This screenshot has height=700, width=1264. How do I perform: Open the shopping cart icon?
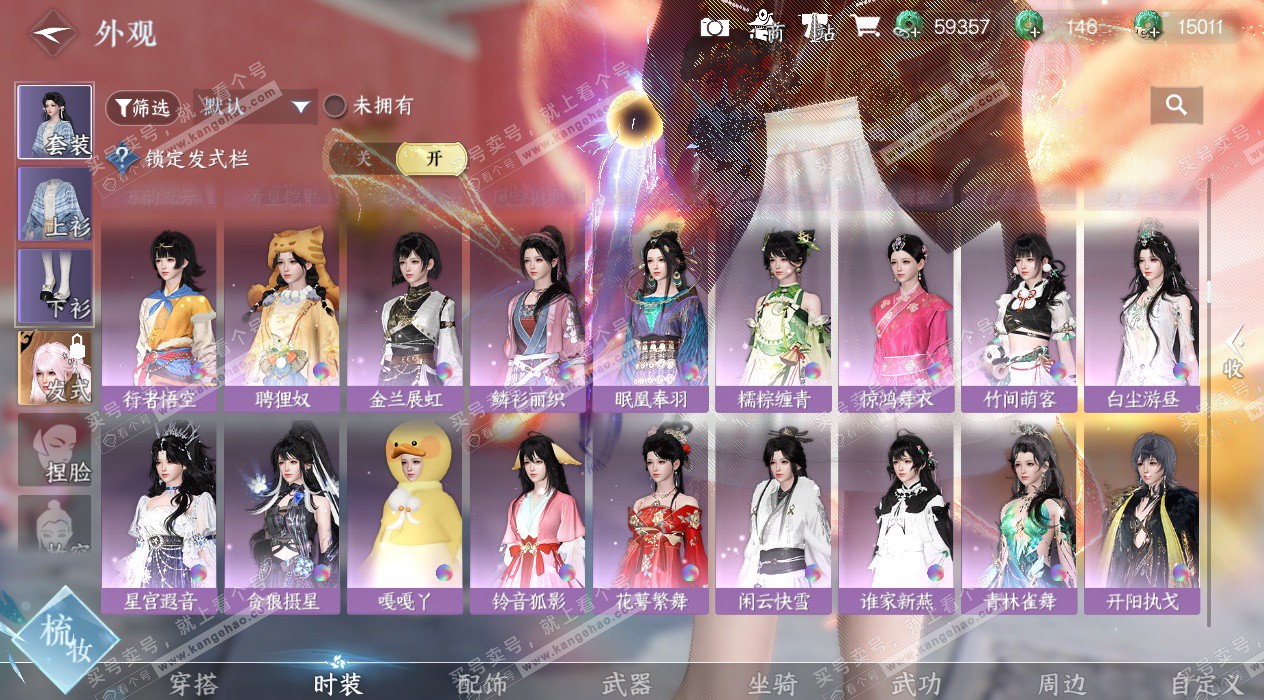point(865,27)
